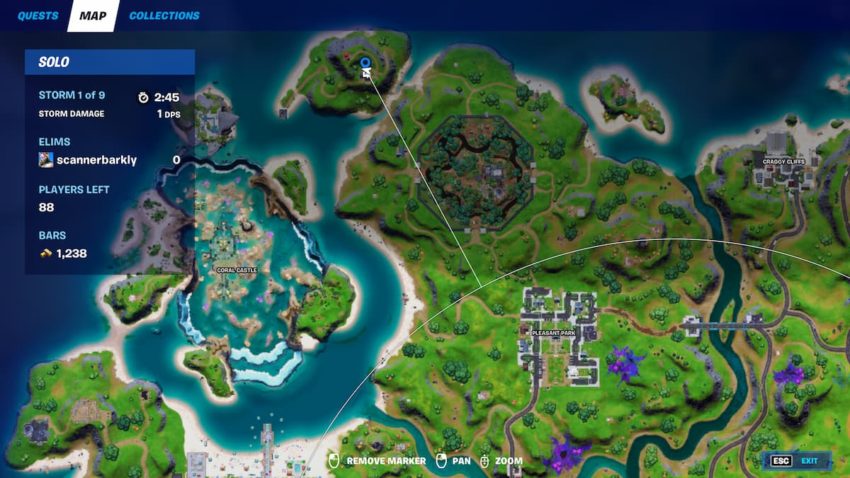Select the blue map marker pin
The height and width of the screenshot is (478, 850).
pyautogui.click(x=365, y=63)
